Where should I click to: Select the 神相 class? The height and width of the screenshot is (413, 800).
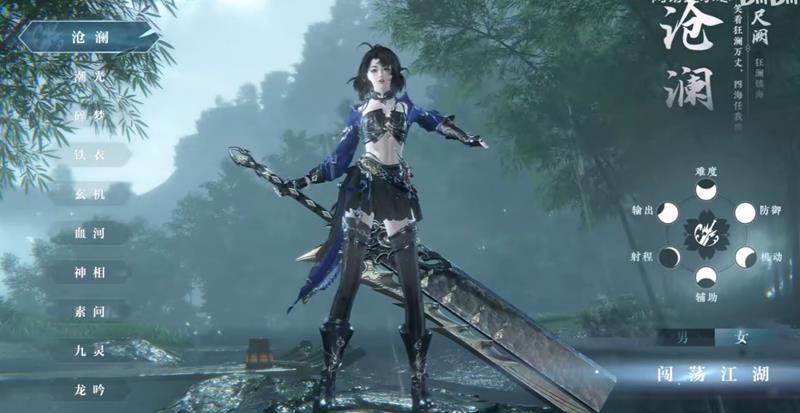coord(90,272)
